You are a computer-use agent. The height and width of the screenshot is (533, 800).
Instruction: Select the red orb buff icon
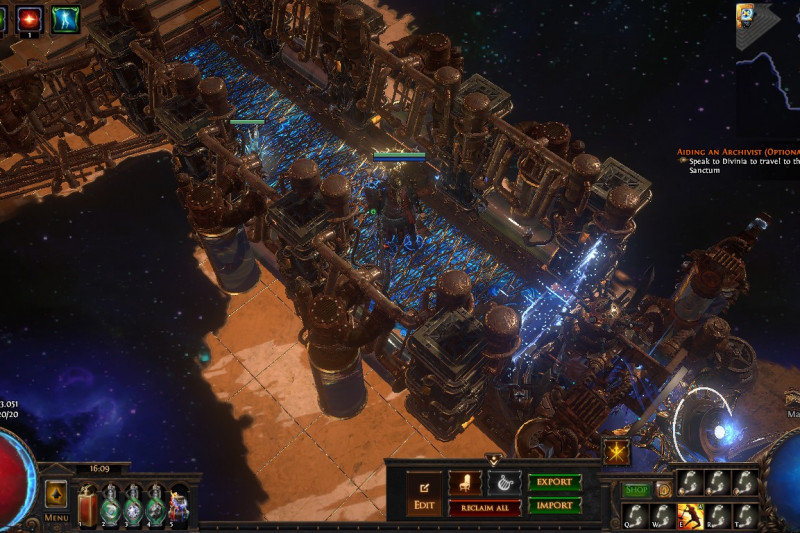[29, 17]
